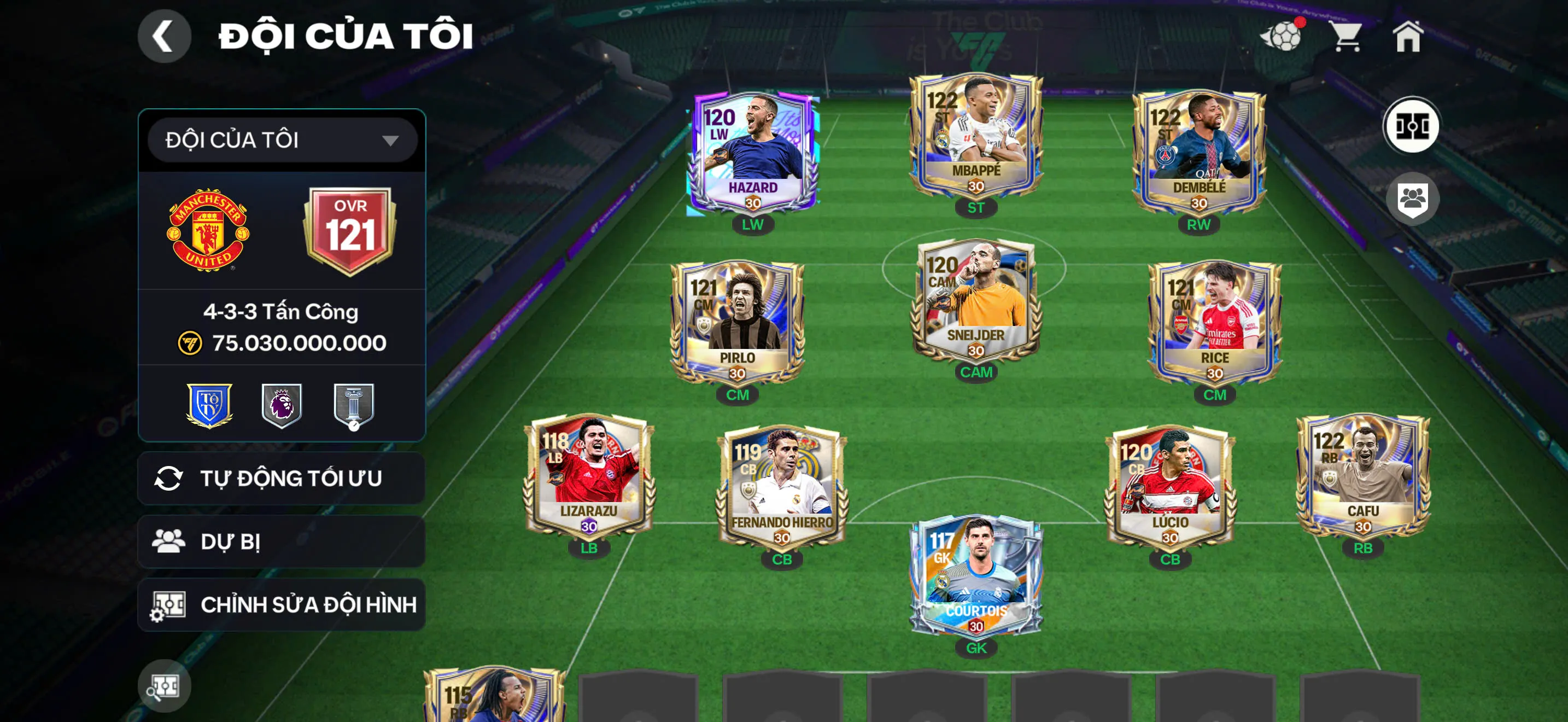Select CHỈNH SỬA ĐỘI HÌNH option
Image resolution: width=1568 pixels, height=722 pixels.
click(282, 604)
